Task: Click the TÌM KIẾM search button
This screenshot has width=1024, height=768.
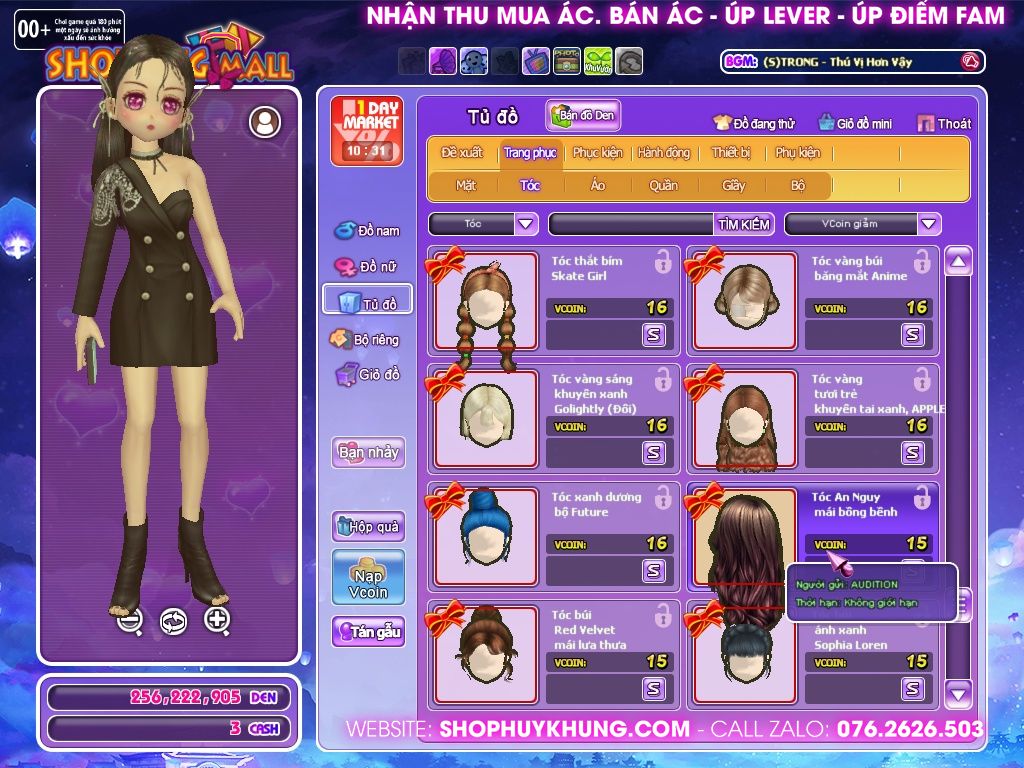Action: point(743,224)
